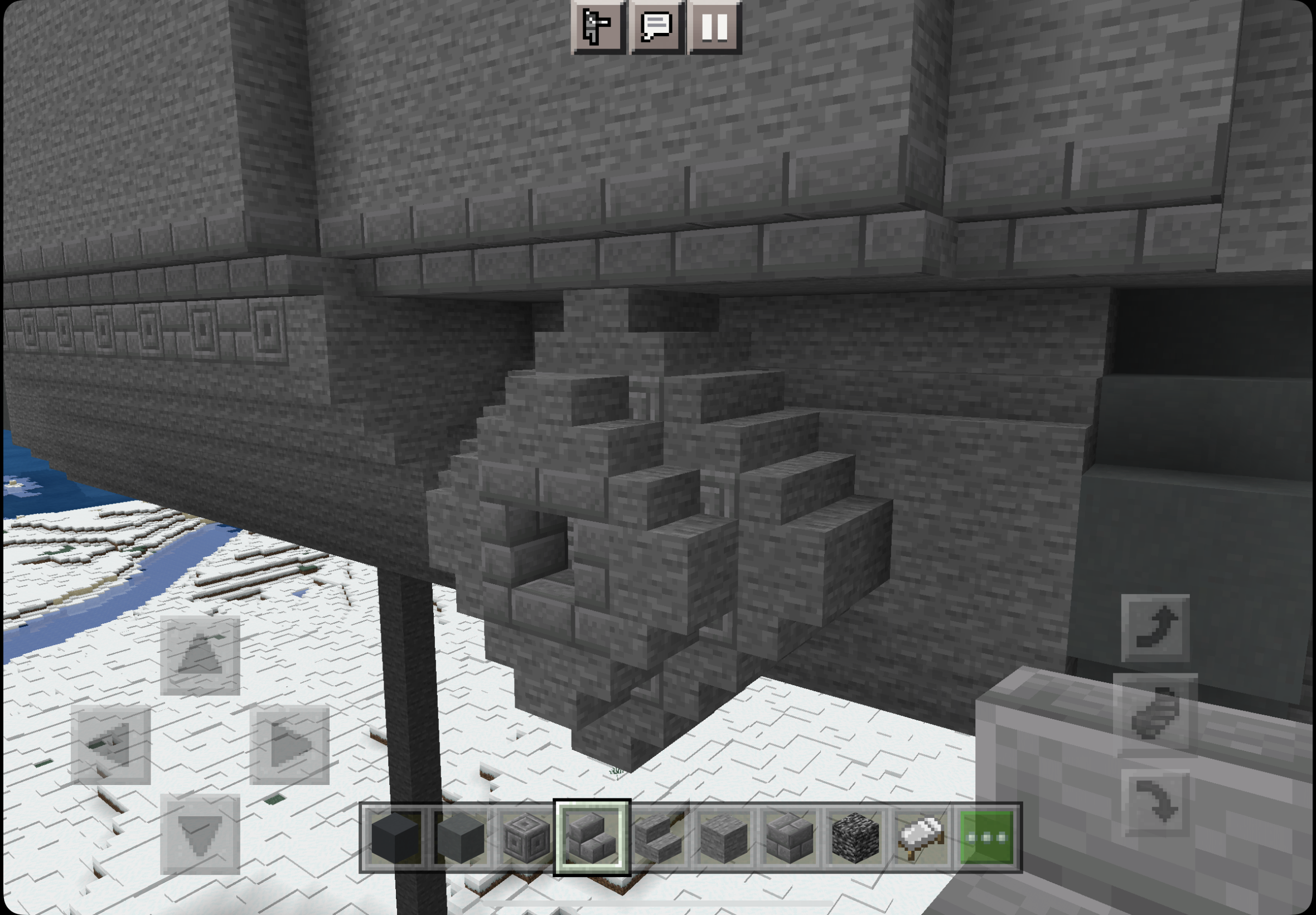Screen dimensions: 1316x915
Task: Tap the button between the fly arrows
Action: coord(1154,715)
